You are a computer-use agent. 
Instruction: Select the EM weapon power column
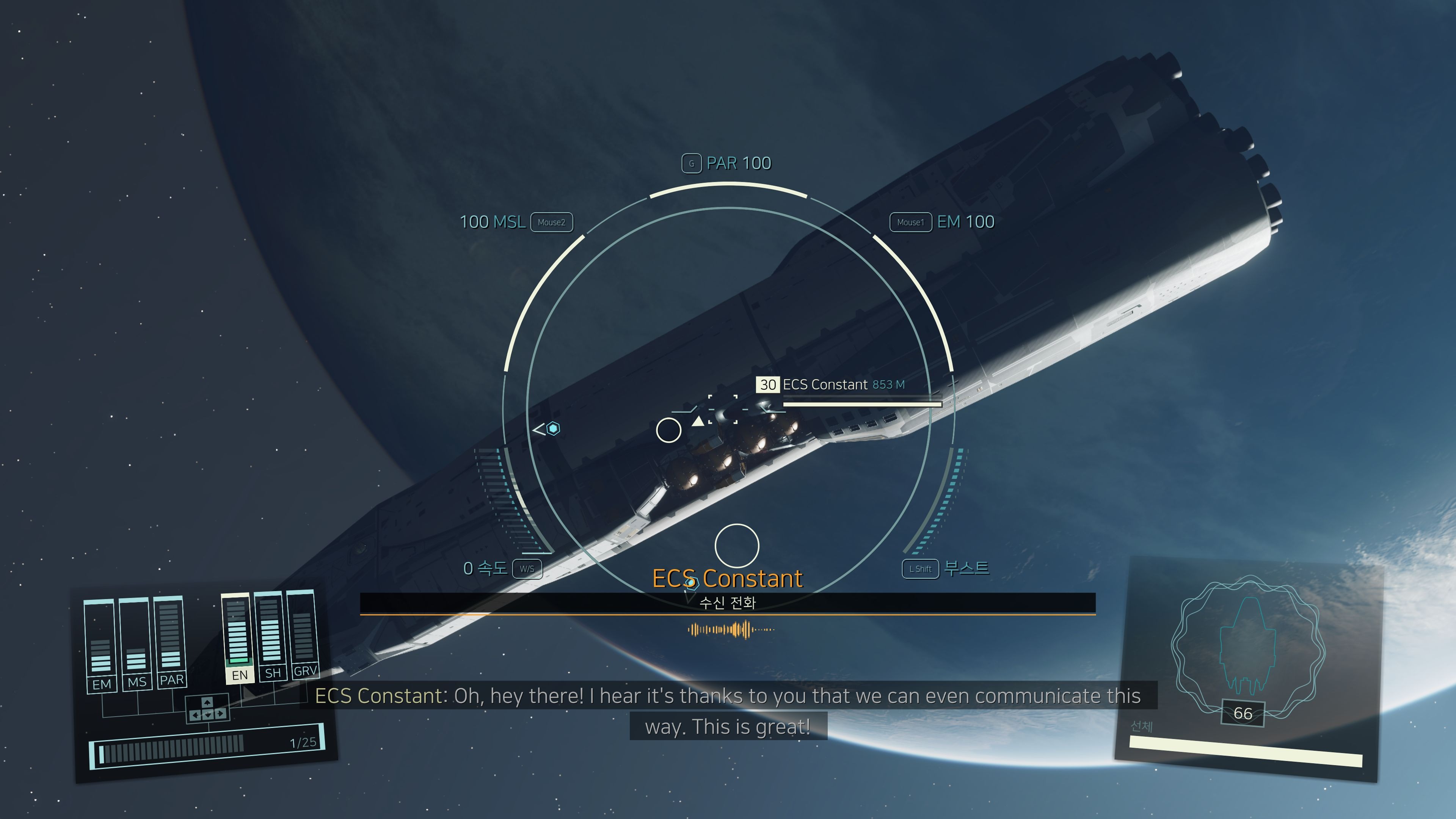100,644
